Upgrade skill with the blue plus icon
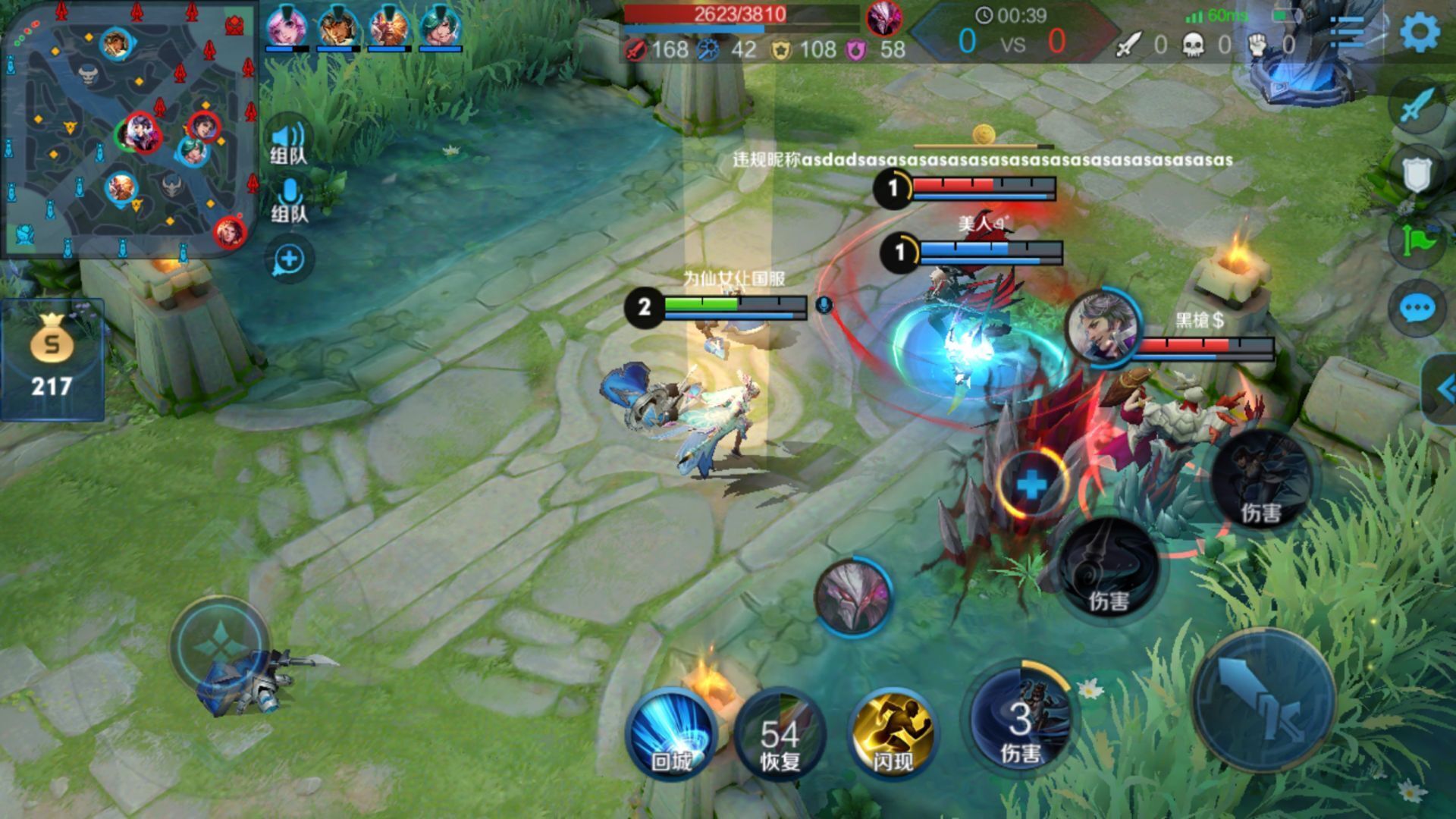1456x819 pixels. coord(1031,484)
